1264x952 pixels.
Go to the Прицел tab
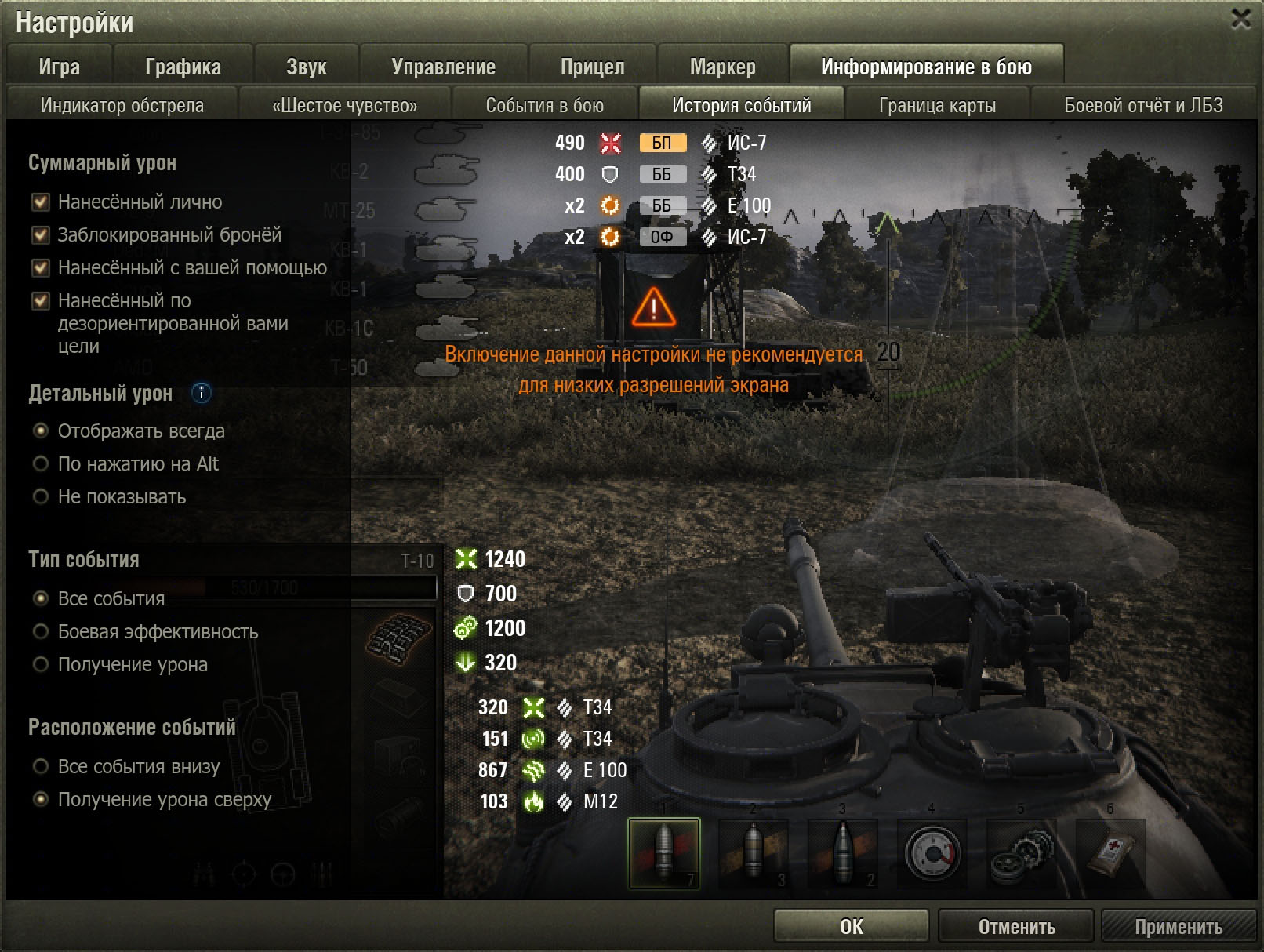pyautogui.click(x=592, y=67)
